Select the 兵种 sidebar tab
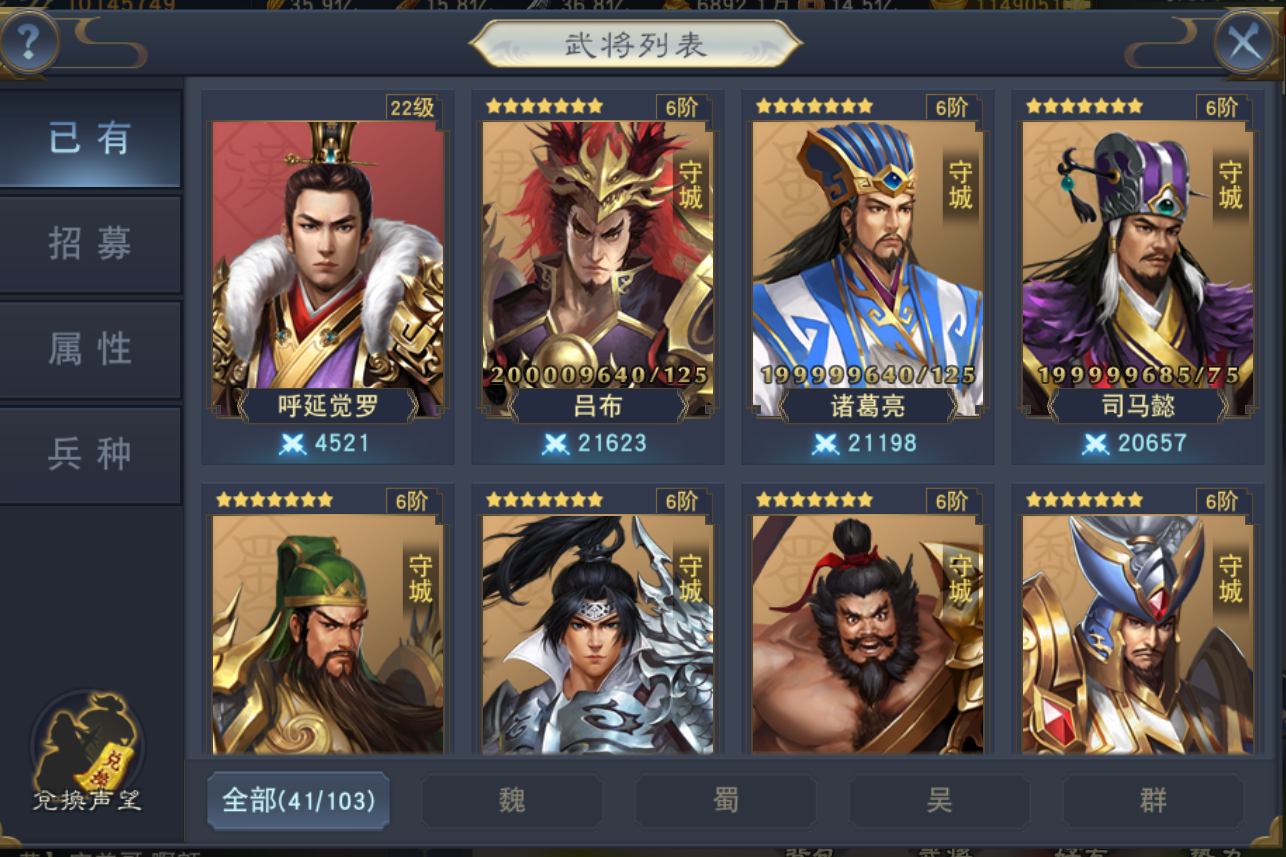 click(x=91, y=452)
